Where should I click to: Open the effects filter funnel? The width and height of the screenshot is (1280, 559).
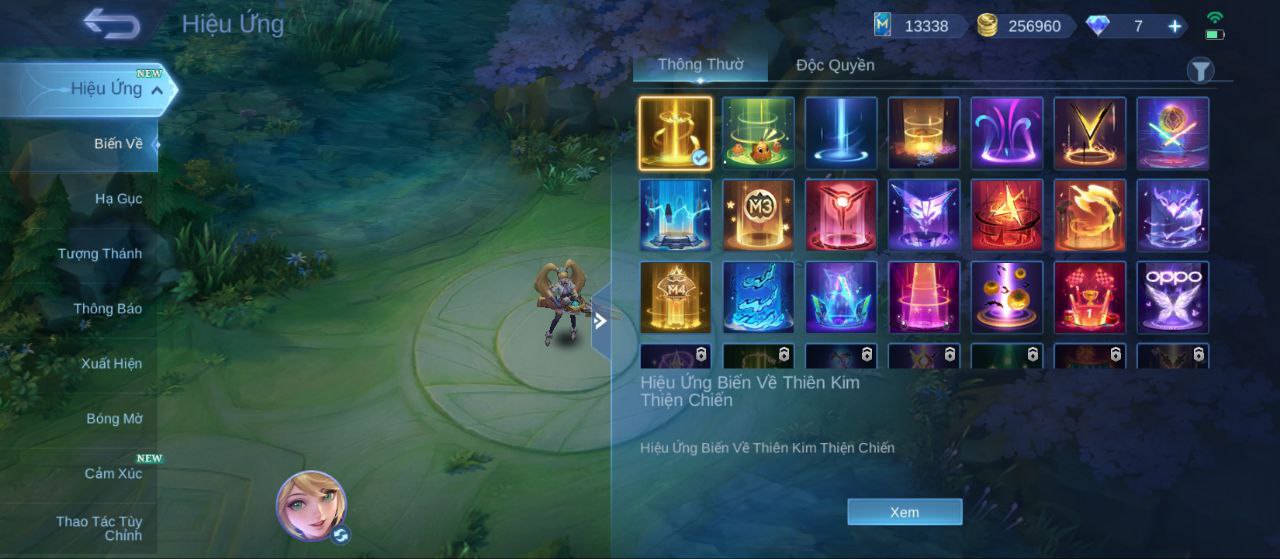1200,70
